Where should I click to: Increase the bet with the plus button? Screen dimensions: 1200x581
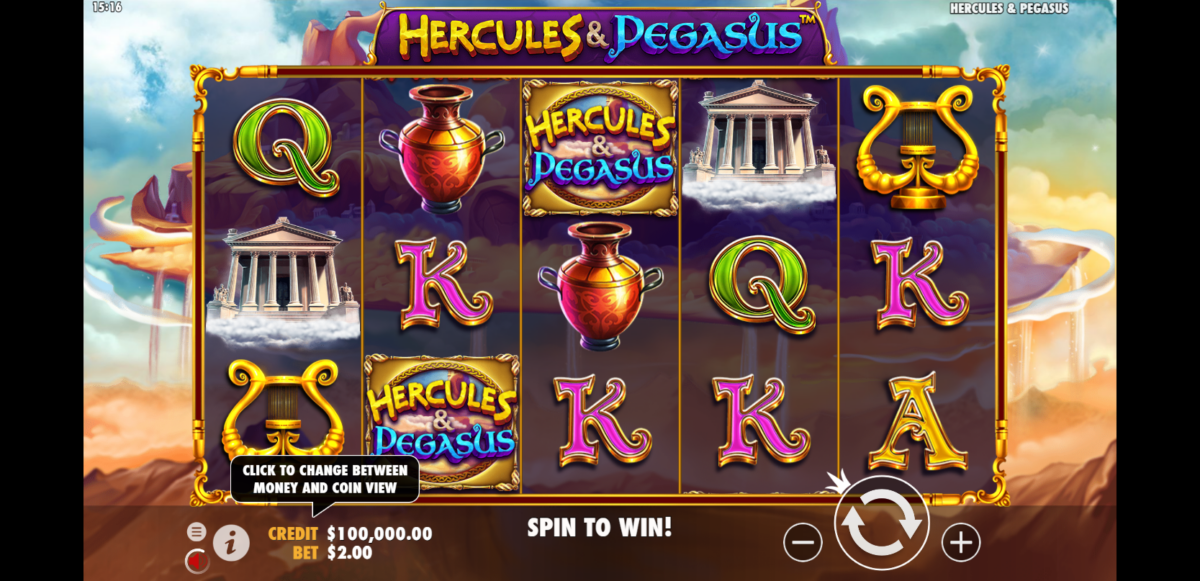tap(961, 542)
